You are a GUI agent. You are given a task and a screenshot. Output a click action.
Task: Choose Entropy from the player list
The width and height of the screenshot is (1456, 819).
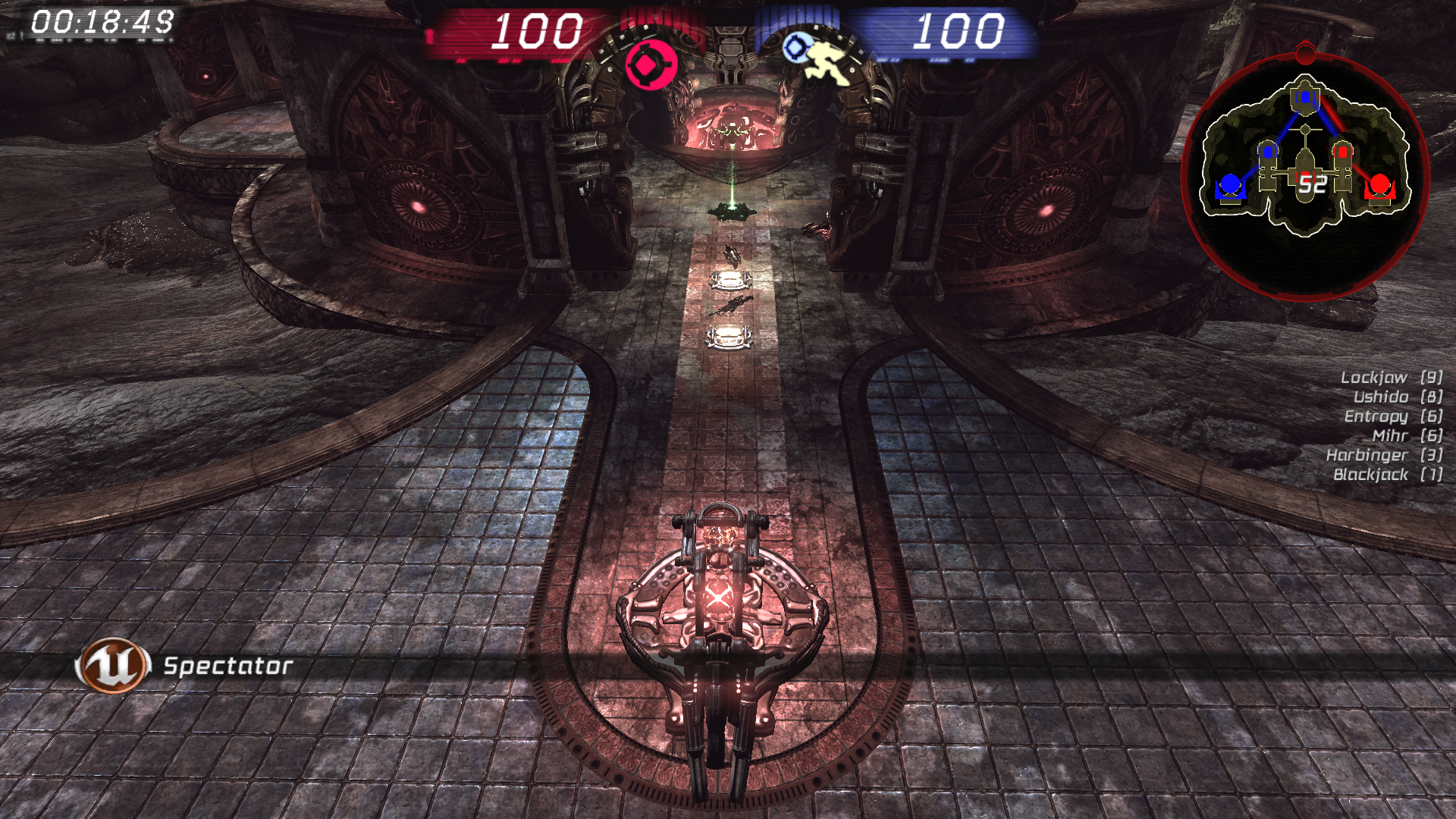[1376, 416]
